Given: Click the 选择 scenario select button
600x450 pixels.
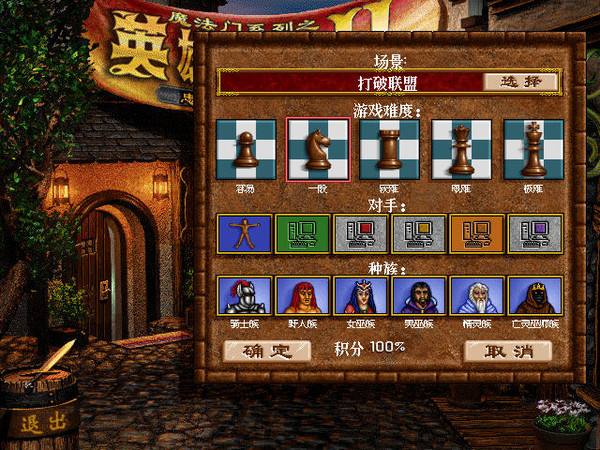Looking at the screenshot, I should (x=520, y=81).
